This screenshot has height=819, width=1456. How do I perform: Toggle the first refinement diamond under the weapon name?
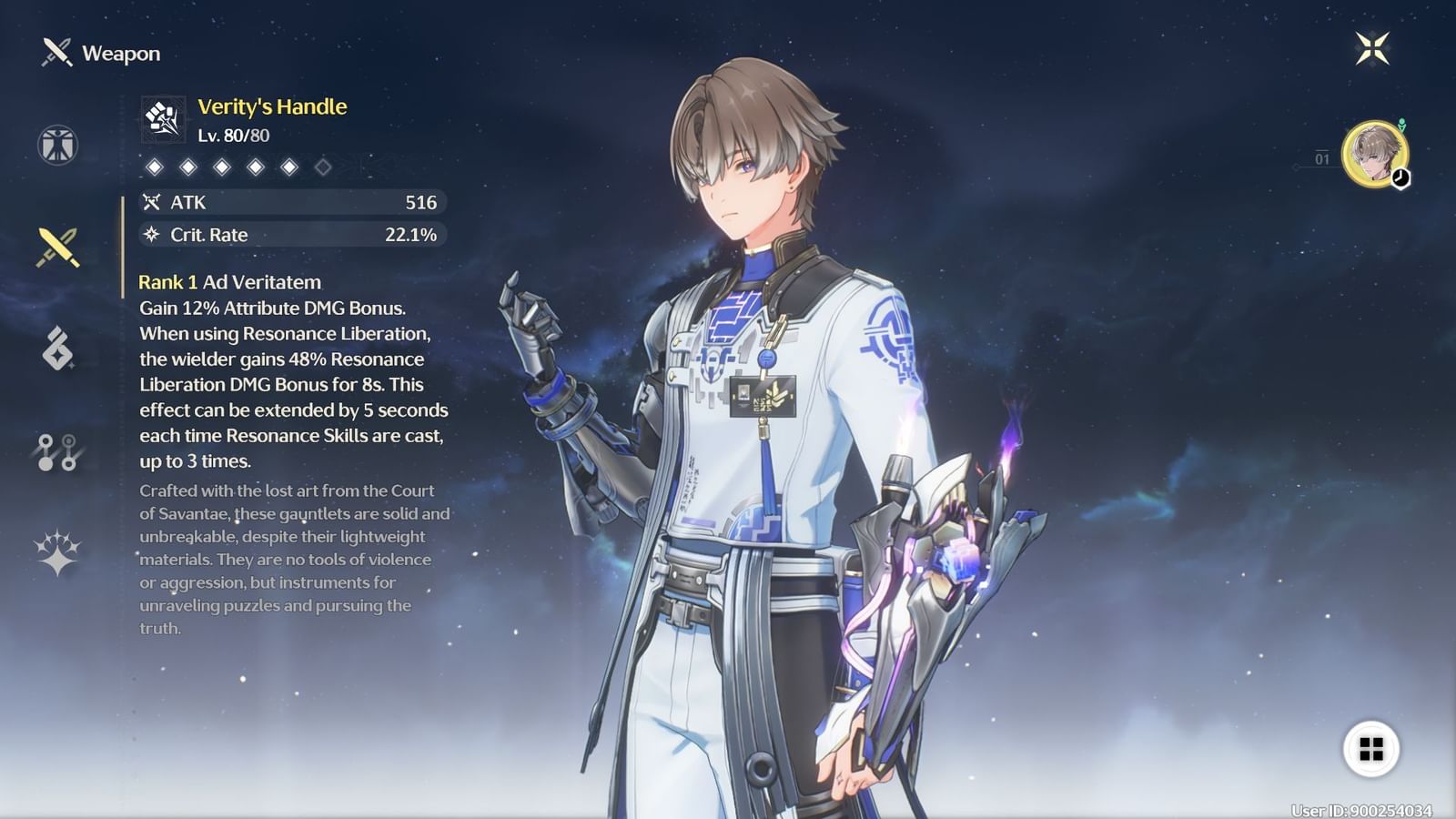point(155,167)
